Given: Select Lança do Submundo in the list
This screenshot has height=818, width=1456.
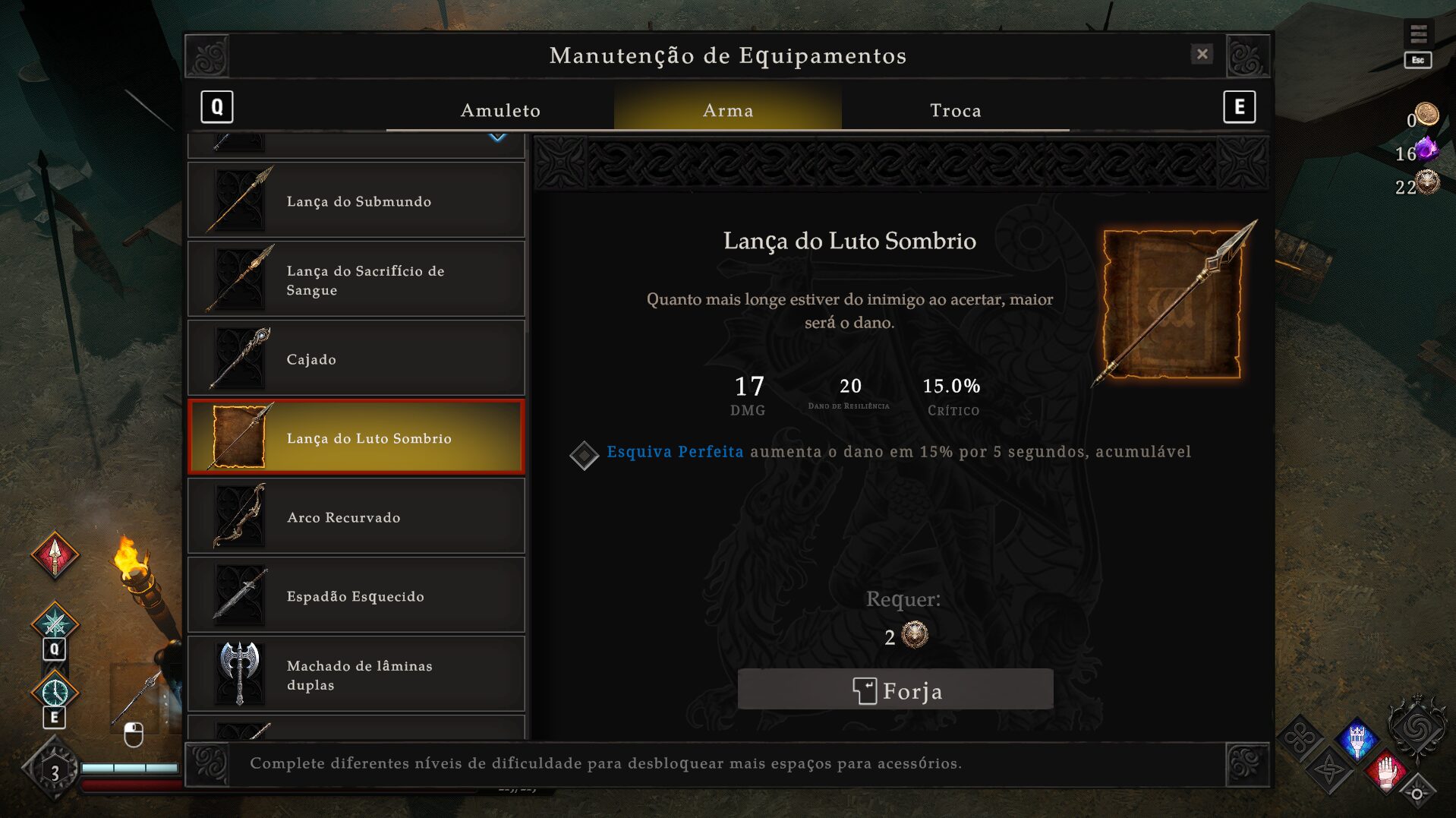Looking at the screenshot, I should tap(356, 201).
